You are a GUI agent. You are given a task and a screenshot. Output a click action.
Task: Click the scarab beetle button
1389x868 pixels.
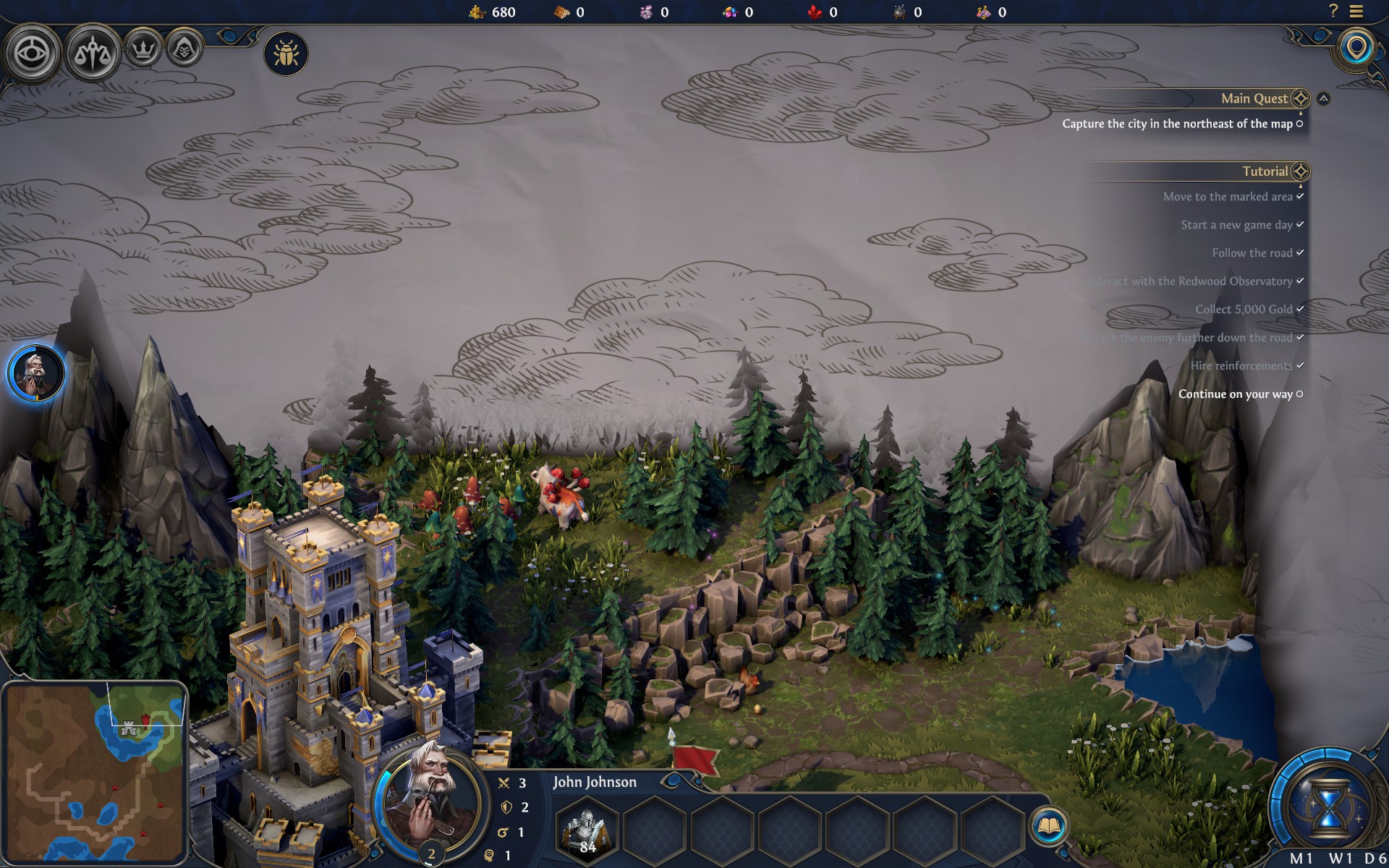point(286,54)
